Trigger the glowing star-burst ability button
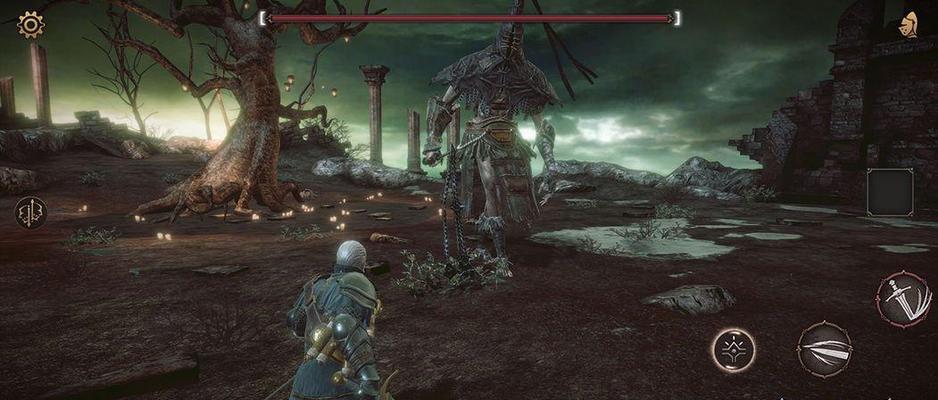 tap(733, 349)
